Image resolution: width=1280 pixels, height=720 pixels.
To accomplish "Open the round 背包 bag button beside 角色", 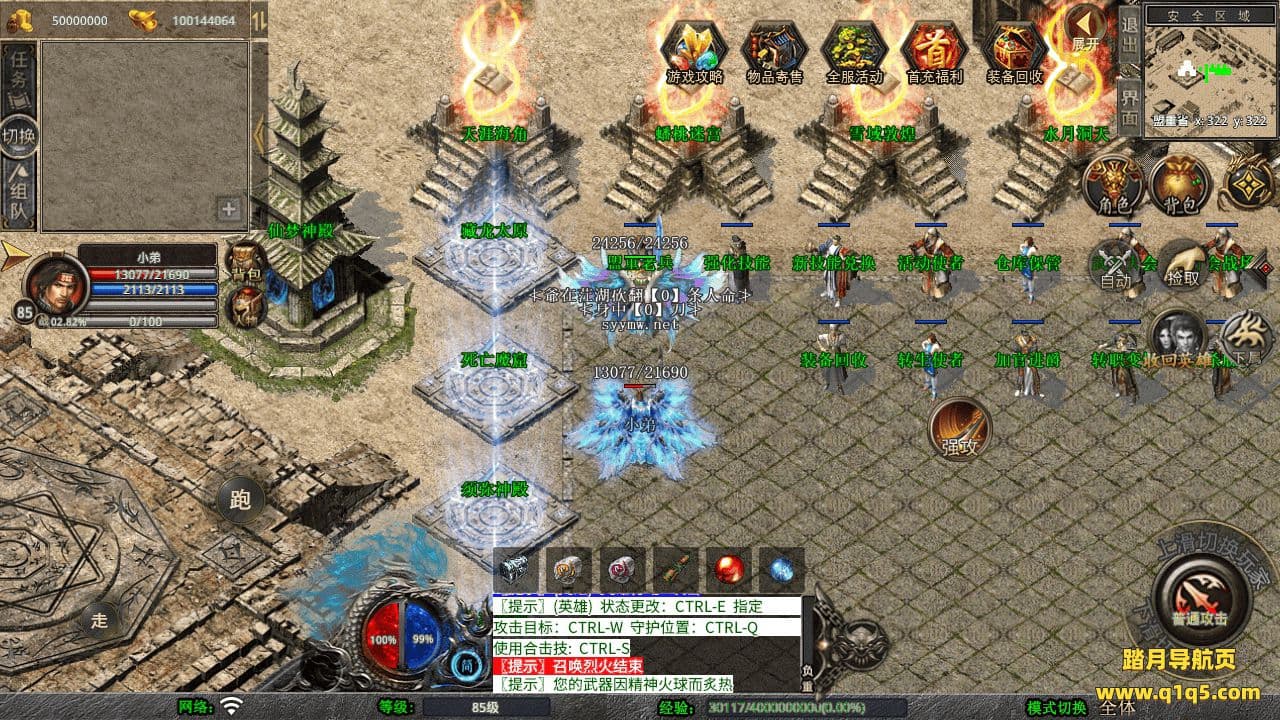I will click(1180, 185).
